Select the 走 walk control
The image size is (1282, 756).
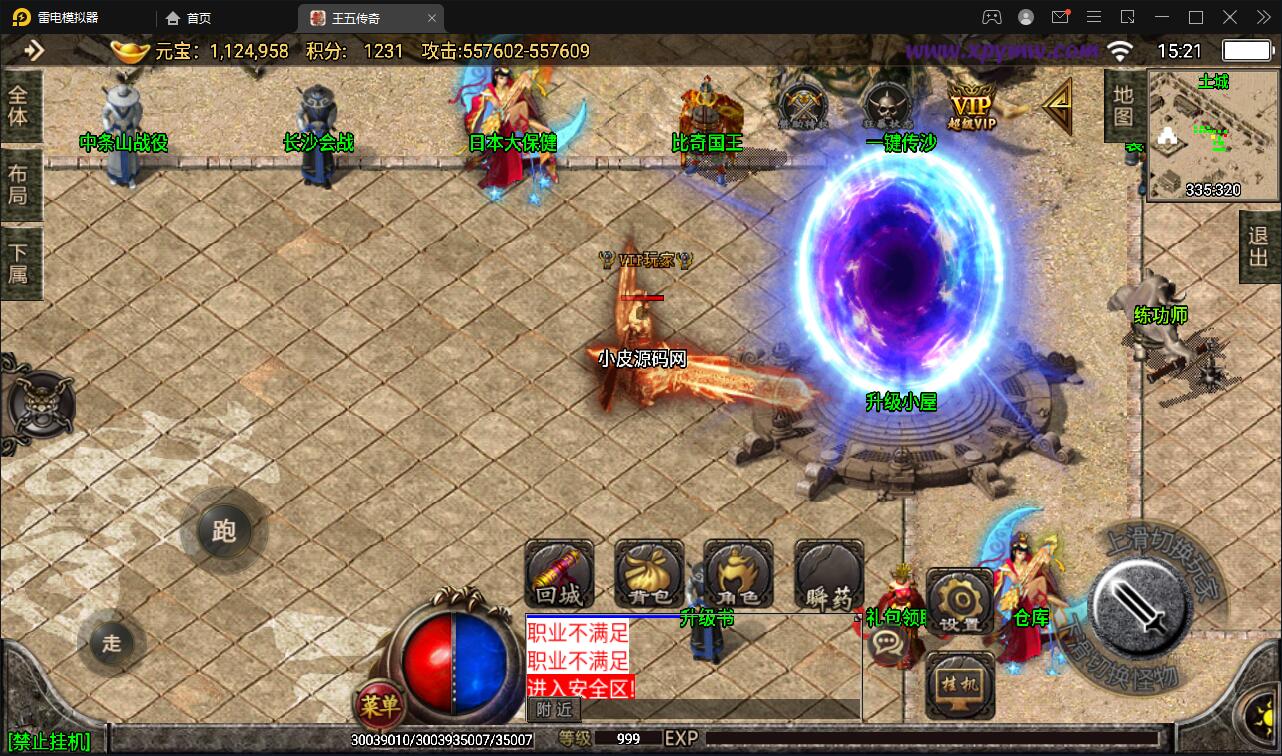(111, 643)
